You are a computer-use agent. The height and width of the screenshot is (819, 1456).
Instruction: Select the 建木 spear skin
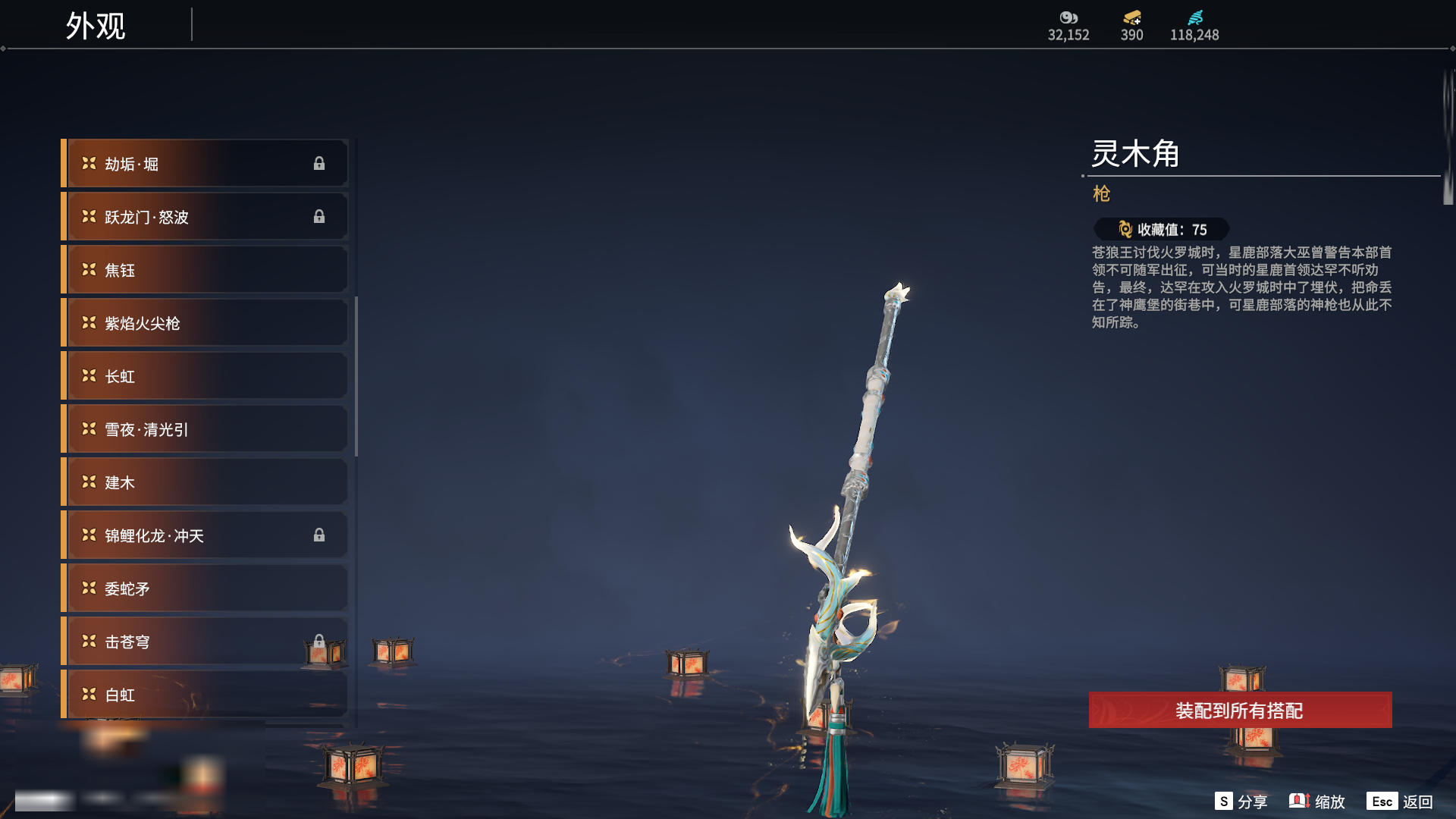pos(205,482)
